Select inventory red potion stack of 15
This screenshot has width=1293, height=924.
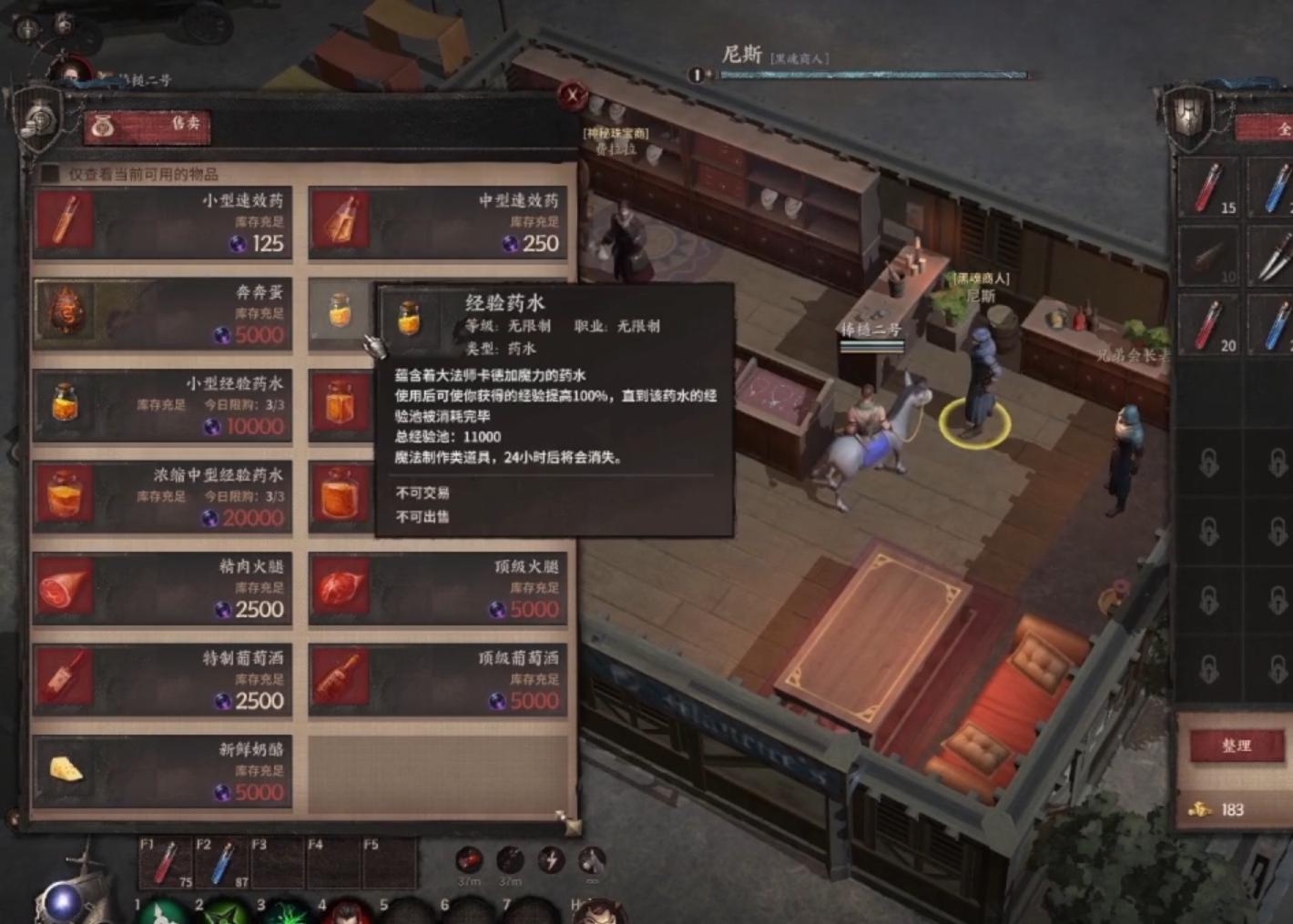point(1208,188)
